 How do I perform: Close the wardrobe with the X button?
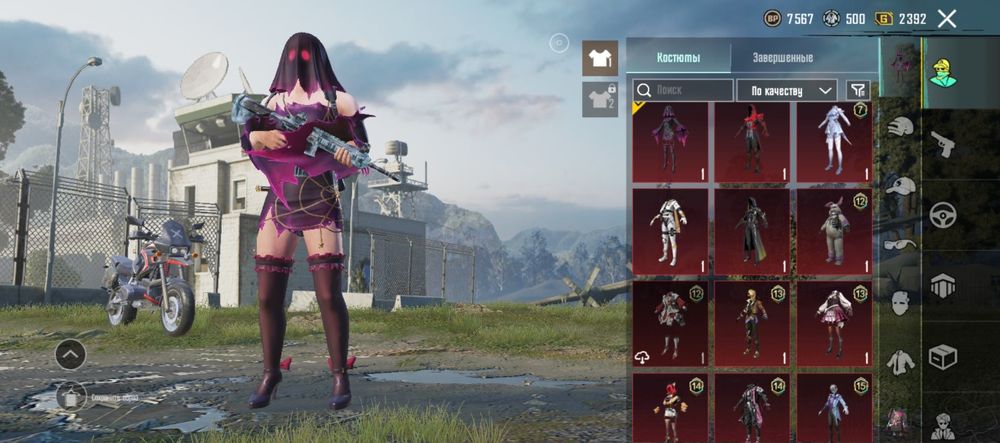(x=947, y=18)
